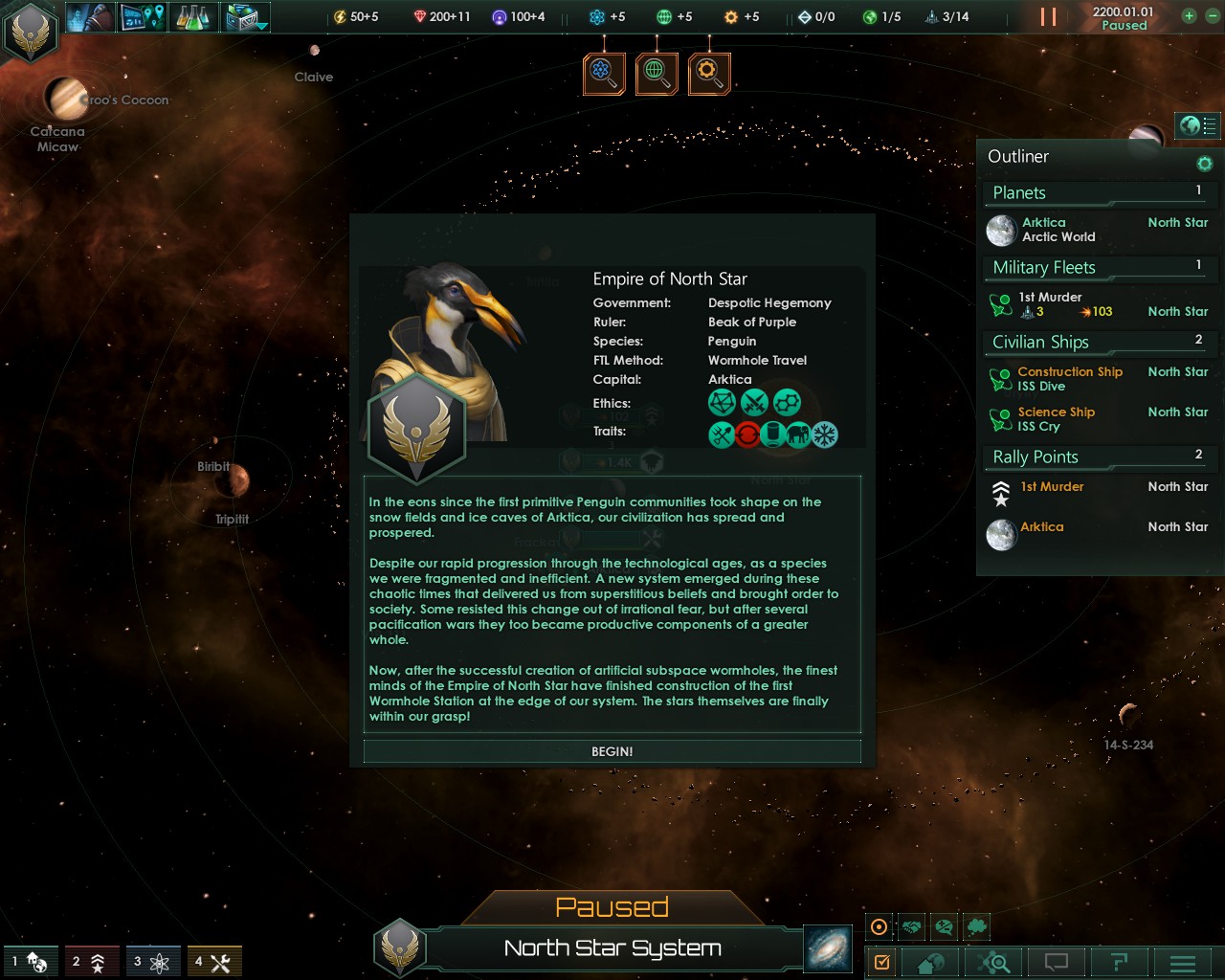Toggle the Outliner checkbox icon
This screenshot has height=980, width=1225.
(x=881, y=964)
